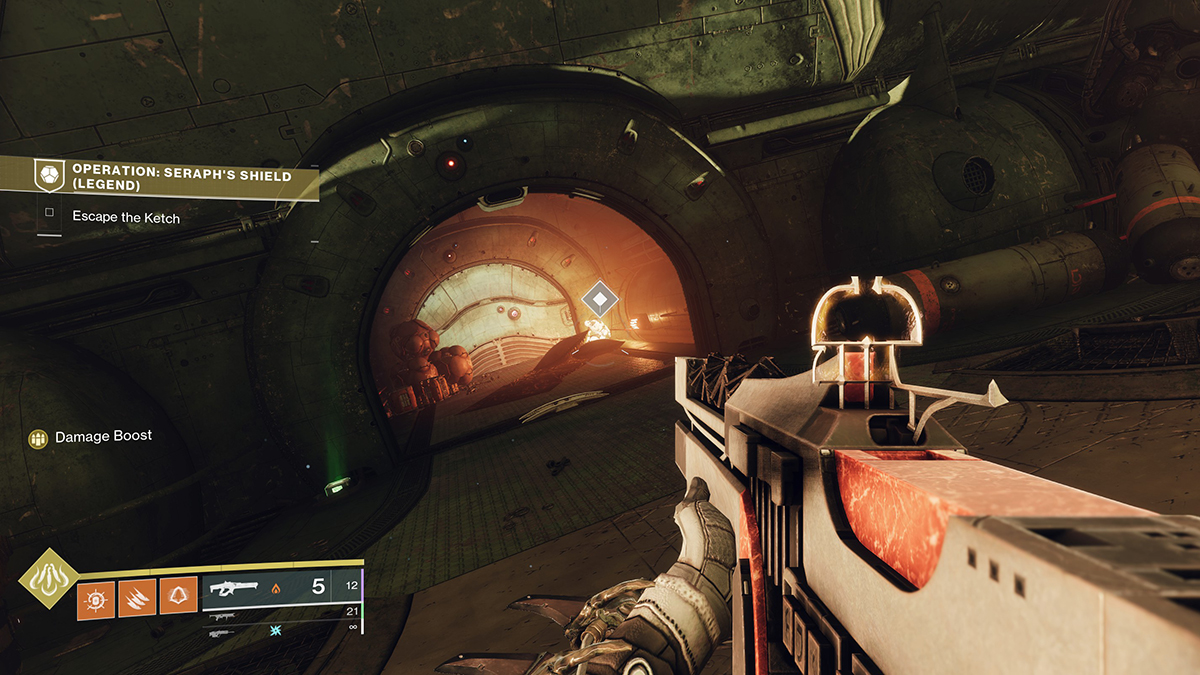Click the Escape the Ketch objective

(x=126, y=216)
